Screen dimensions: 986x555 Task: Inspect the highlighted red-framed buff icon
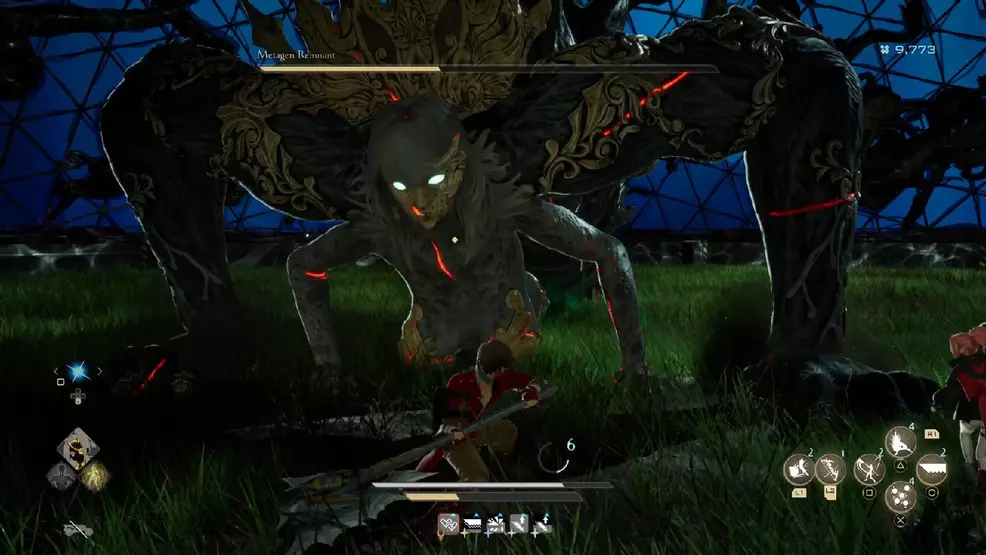click(x=449, y=523)
